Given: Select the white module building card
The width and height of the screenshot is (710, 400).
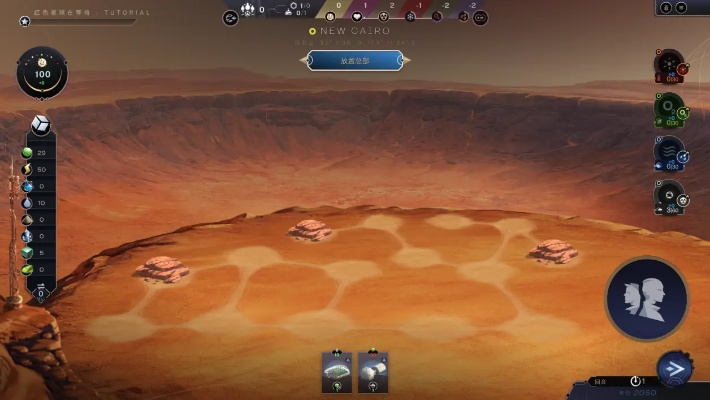Looking at the screenshot, I should pos(373,372).
